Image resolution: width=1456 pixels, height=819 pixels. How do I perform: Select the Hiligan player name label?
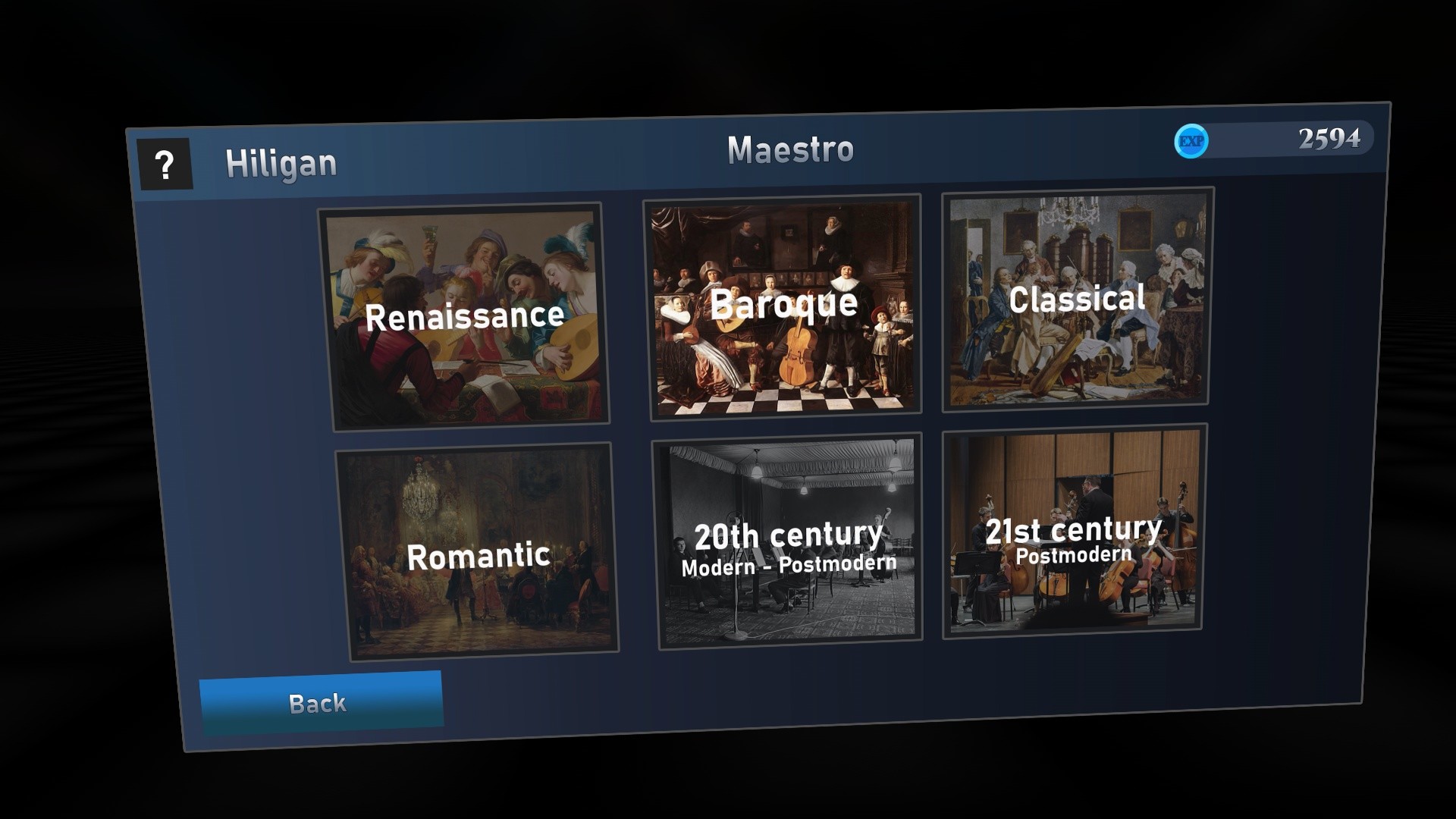[x=281, y=164]
